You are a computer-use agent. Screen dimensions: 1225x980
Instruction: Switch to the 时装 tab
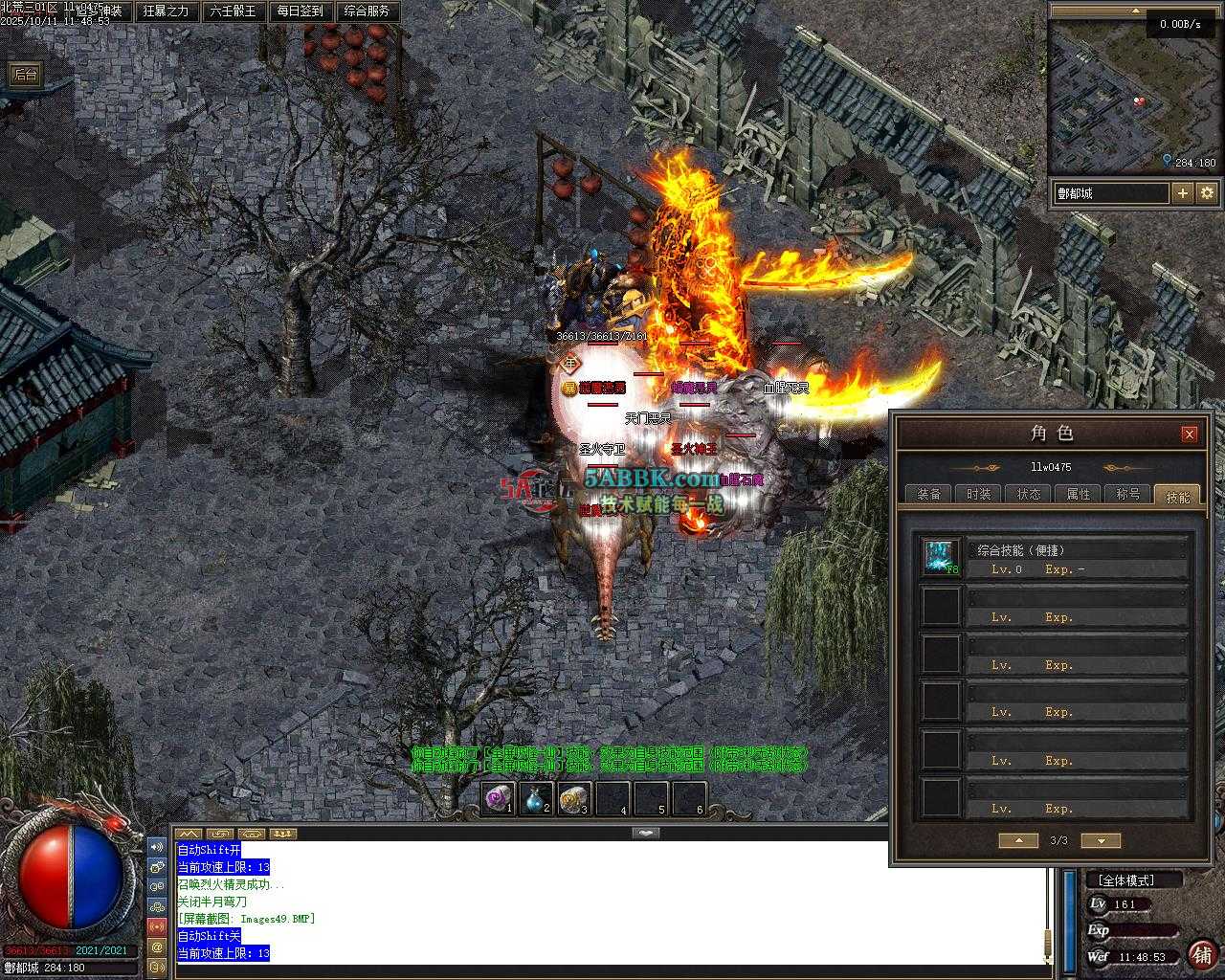tap(978, 494)
